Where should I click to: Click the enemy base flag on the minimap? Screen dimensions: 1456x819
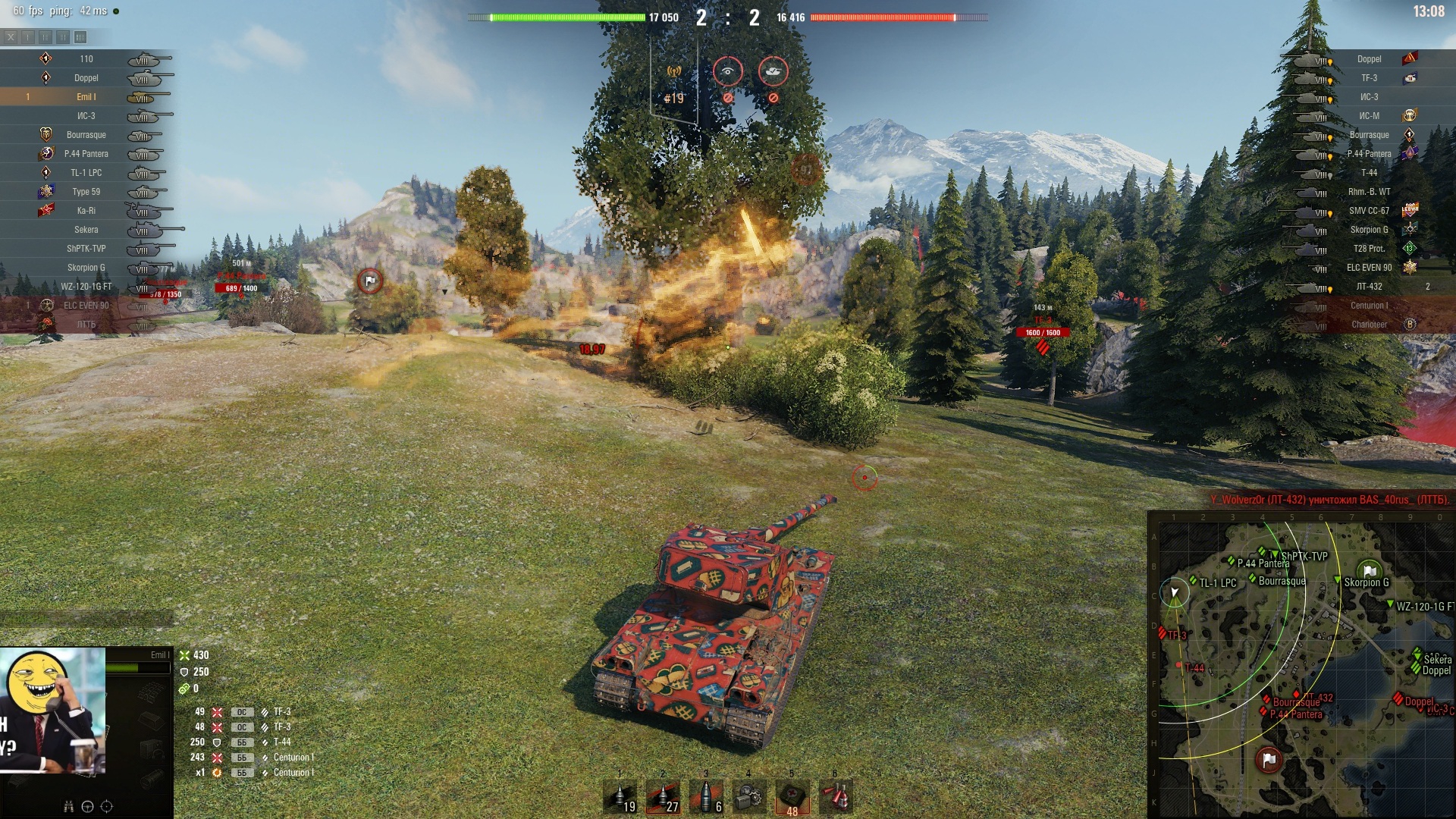coord(1269,759)
